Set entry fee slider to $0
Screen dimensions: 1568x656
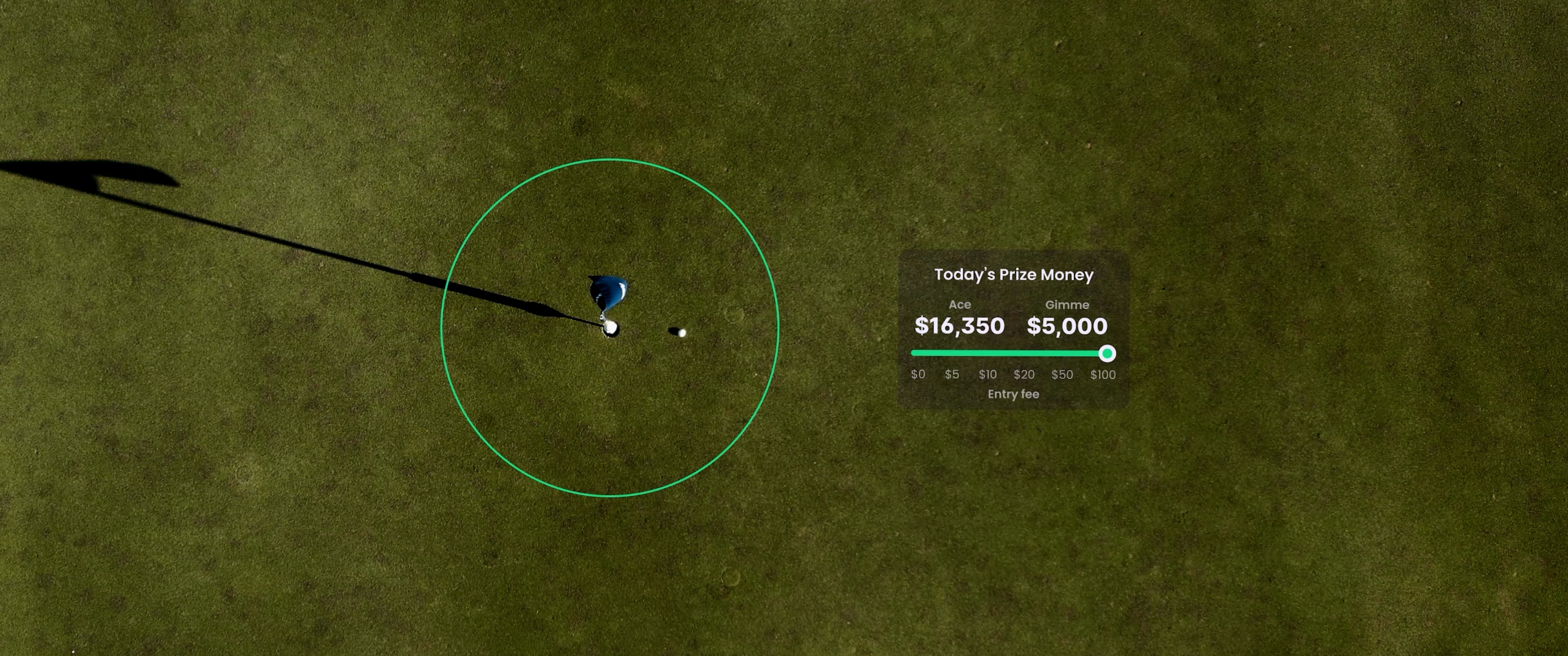point(917,374)
